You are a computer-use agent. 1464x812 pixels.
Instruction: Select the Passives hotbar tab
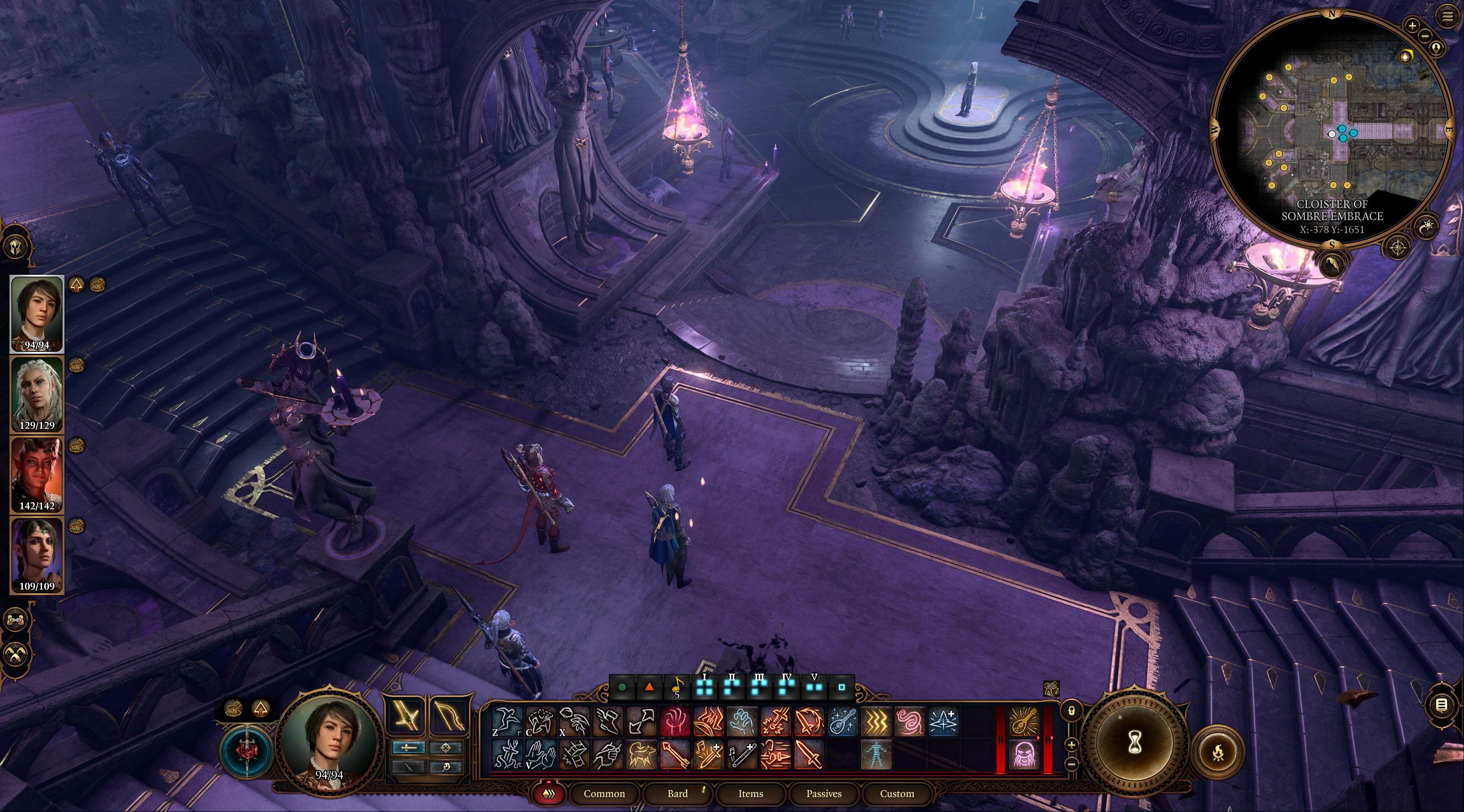[x=823, y=793]
